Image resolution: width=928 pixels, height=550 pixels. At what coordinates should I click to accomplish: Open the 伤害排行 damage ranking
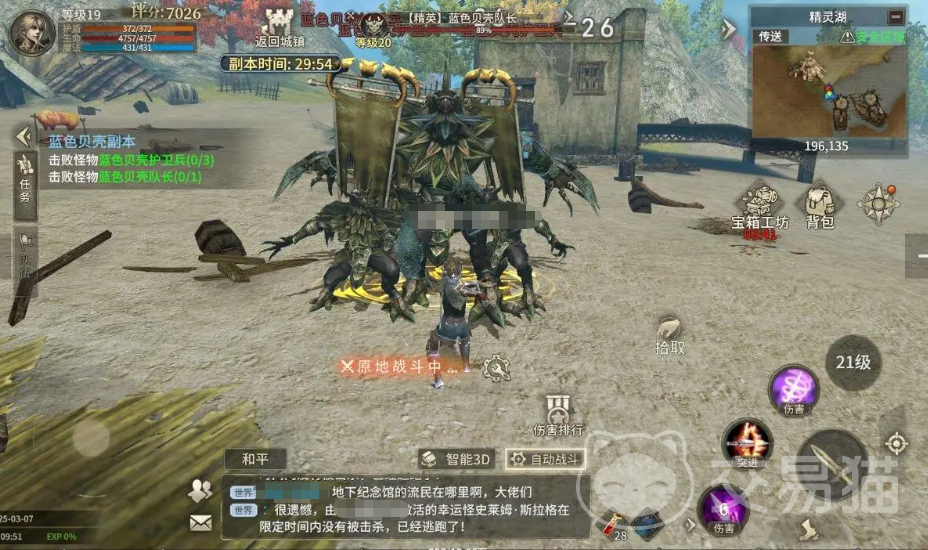point(558,415)
